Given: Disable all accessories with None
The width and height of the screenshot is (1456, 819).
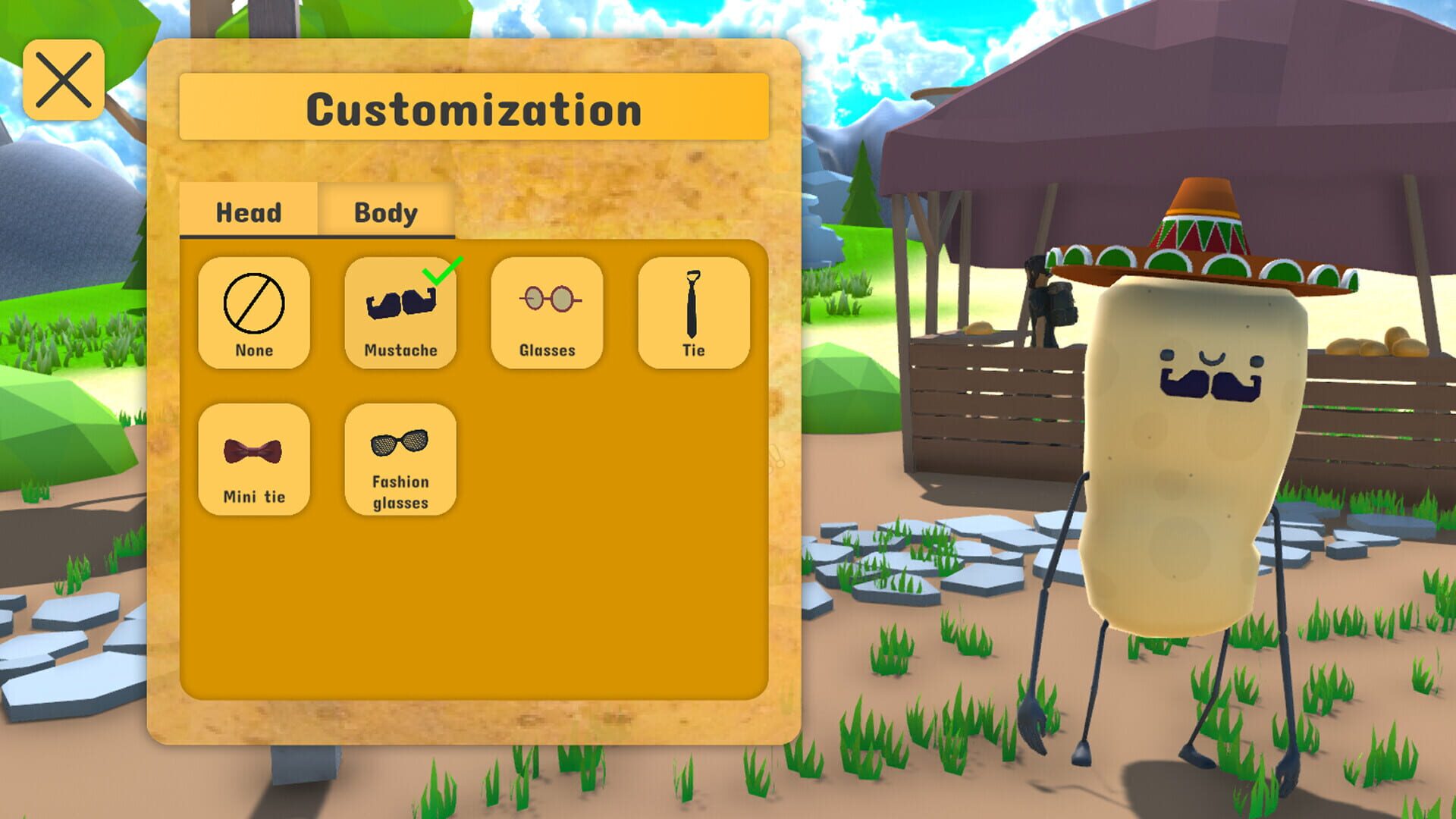Looking at the screenshot, I should (254, 311).
